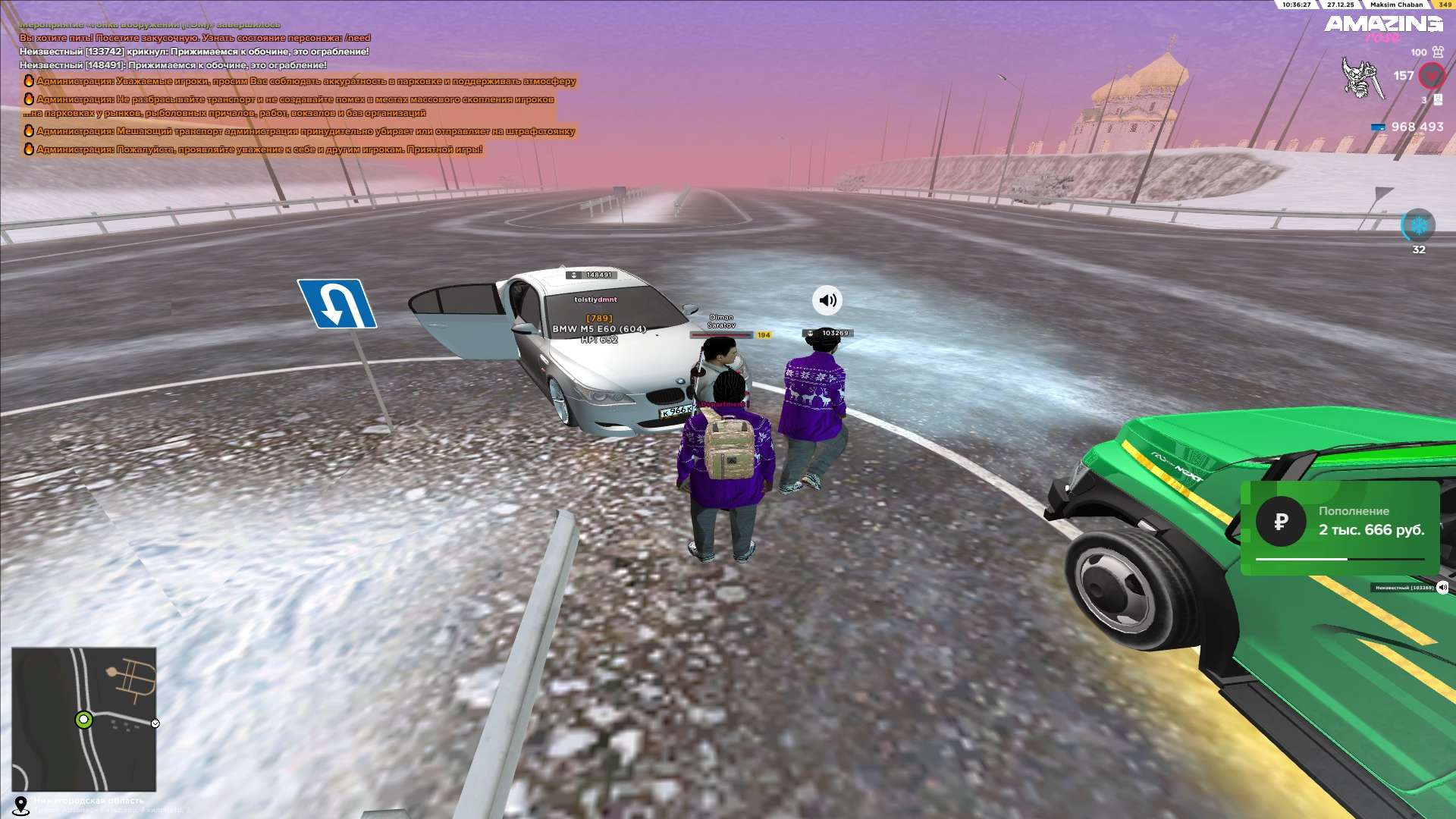Select the weapon skin emblem icon
The height and width of the screenshot is (819, 1456).
tap(1360, 77)
